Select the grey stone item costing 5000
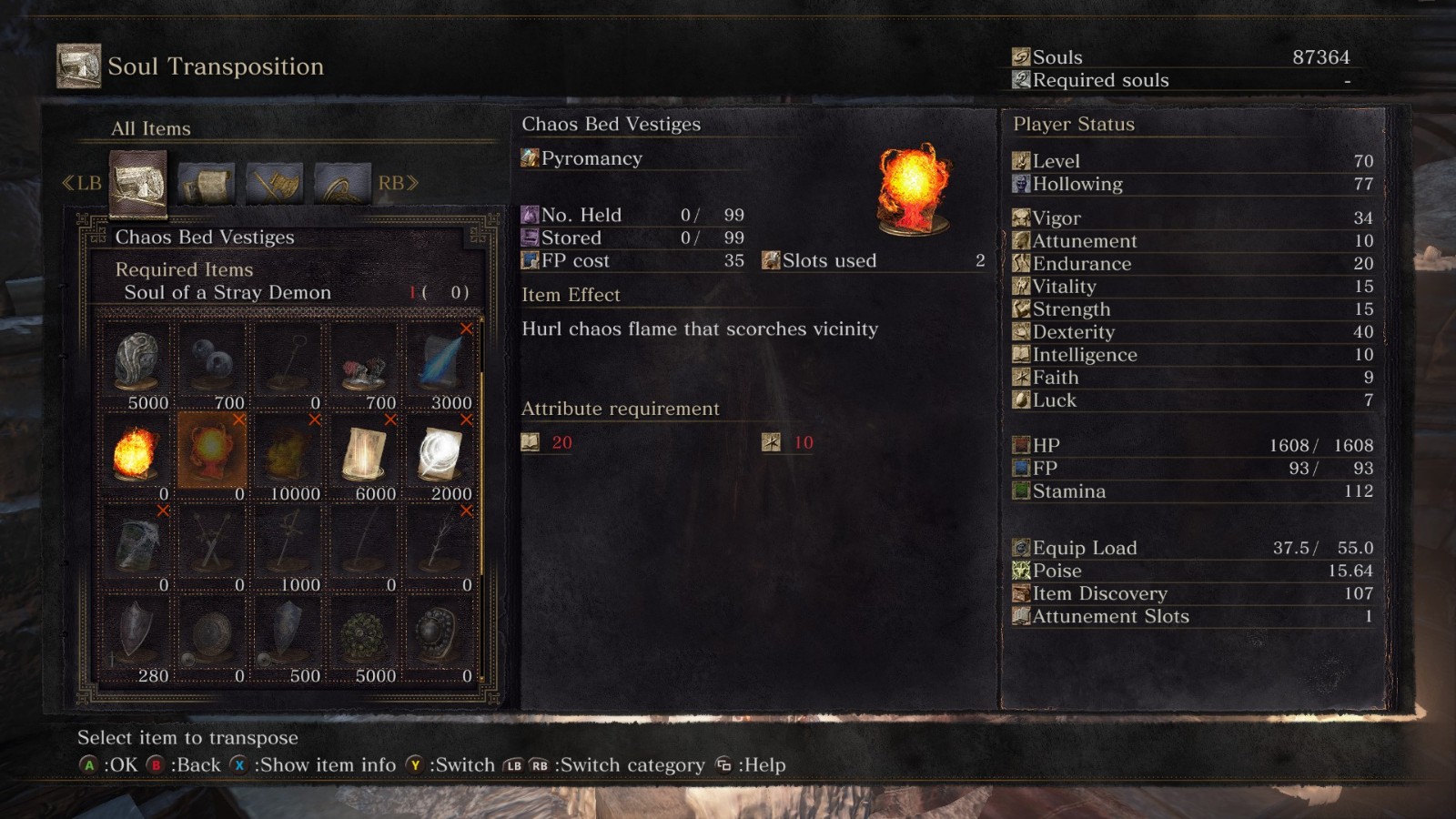The width and height of the screenshot is (1456, 819). tap(136, 364)
